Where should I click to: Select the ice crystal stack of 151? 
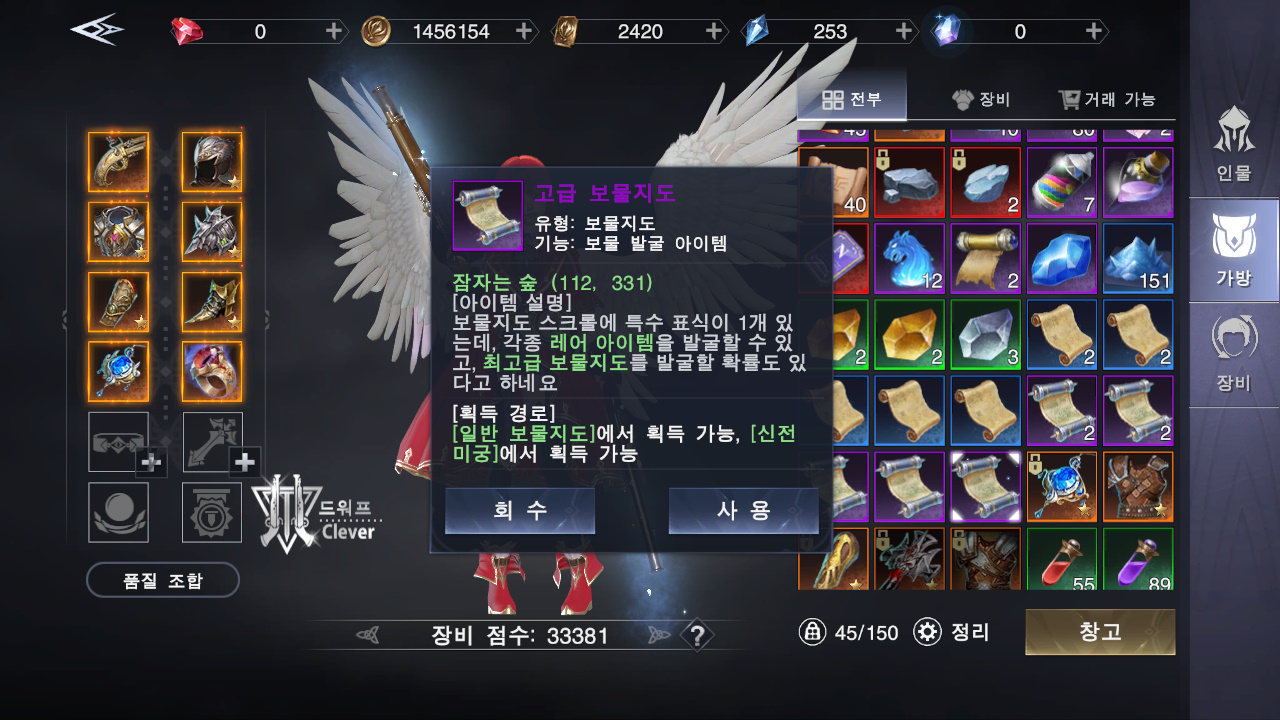coord(1138,257)
